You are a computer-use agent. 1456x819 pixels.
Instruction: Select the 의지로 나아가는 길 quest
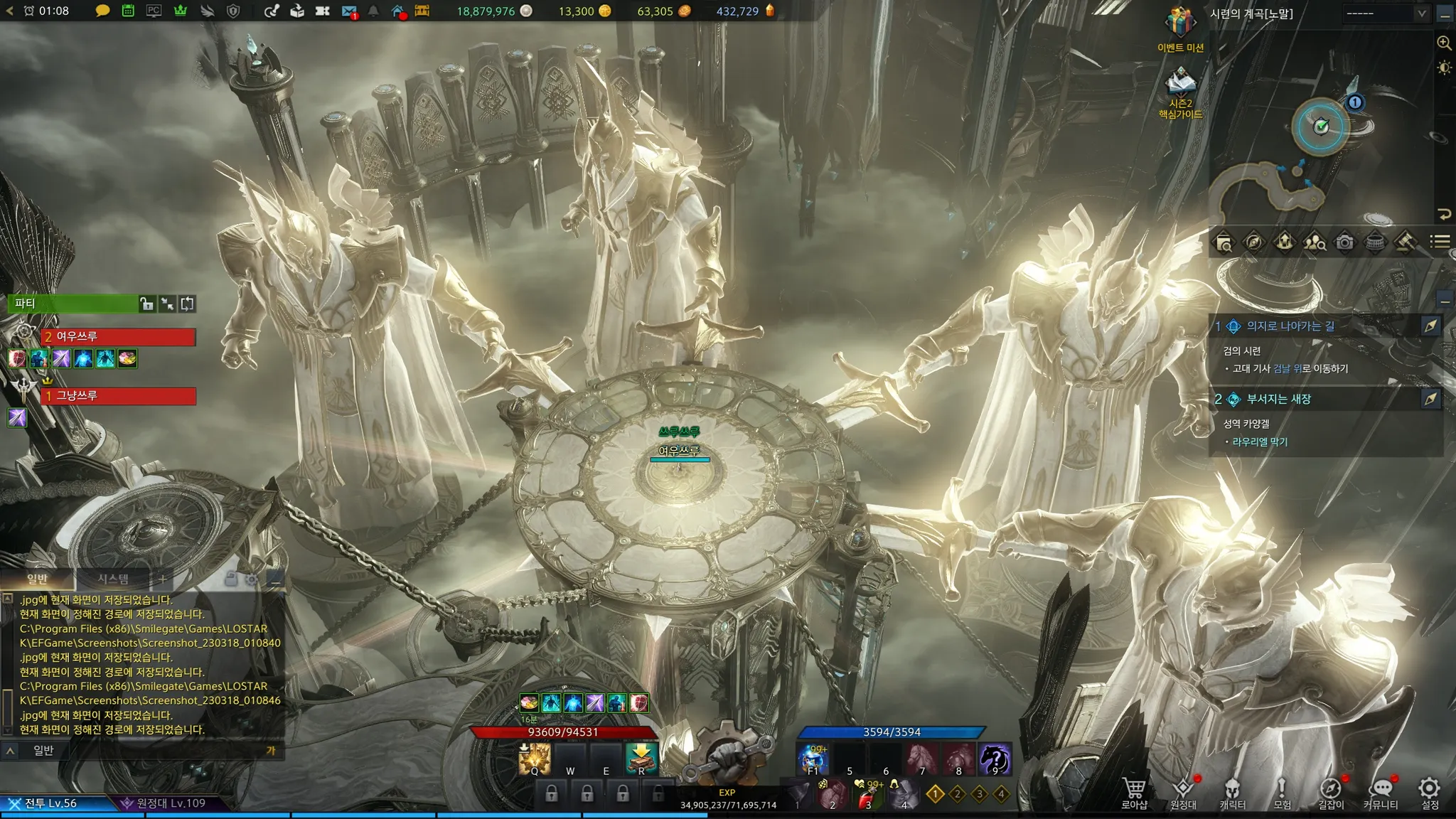coord(1290,326)
